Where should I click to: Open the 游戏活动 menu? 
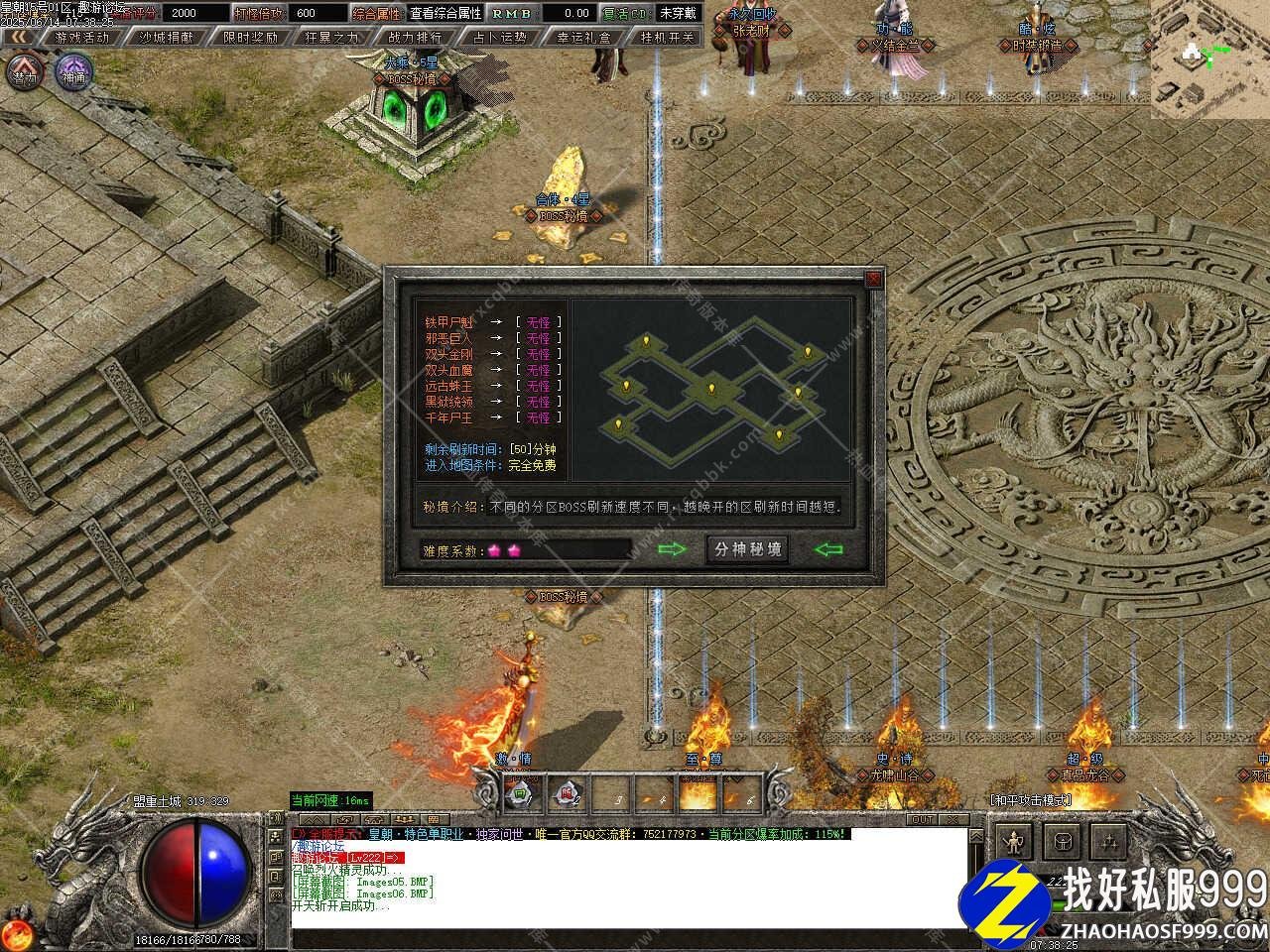tap(82, 37)
